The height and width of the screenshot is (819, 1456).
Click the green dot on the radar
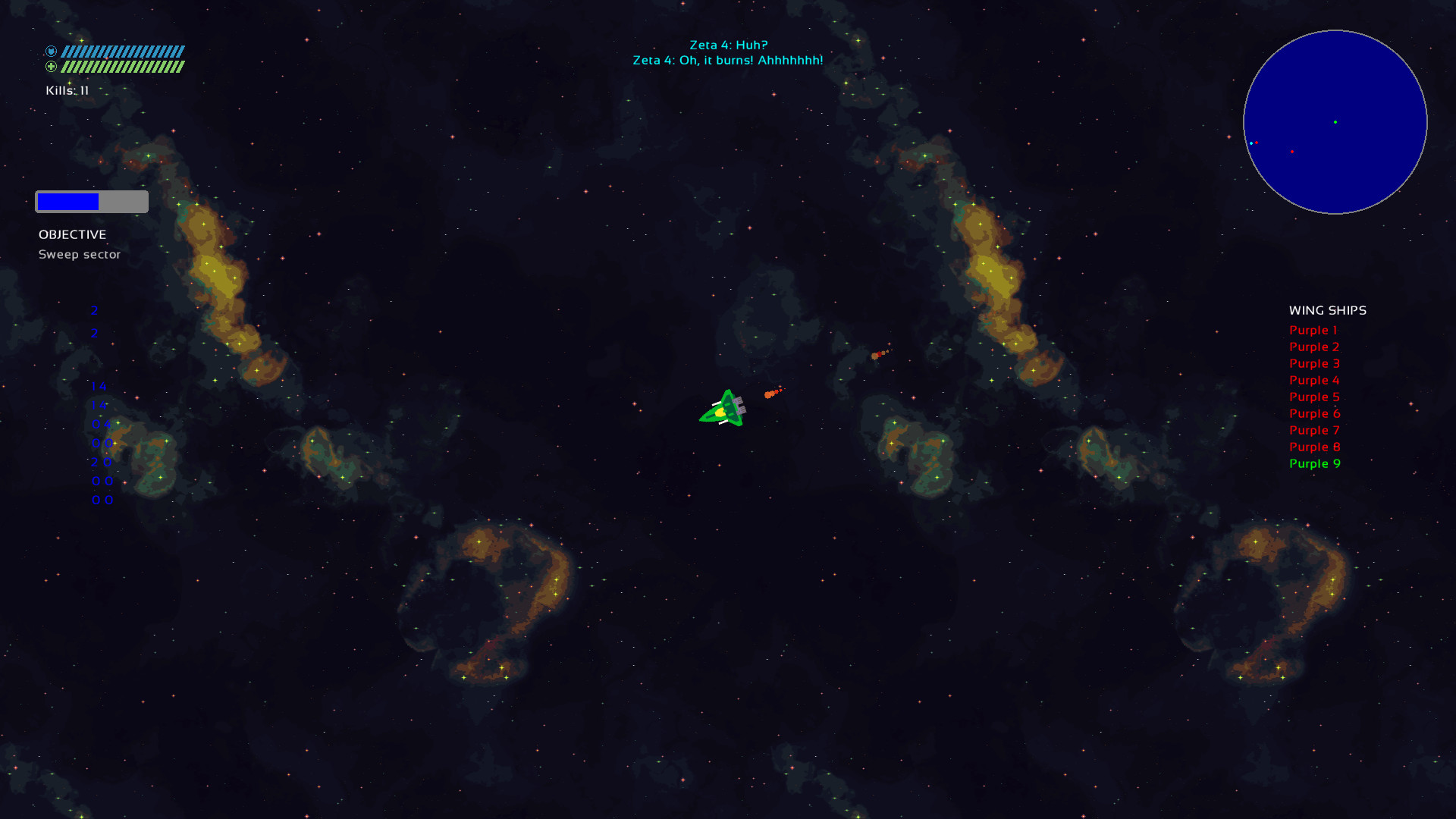1335,121
